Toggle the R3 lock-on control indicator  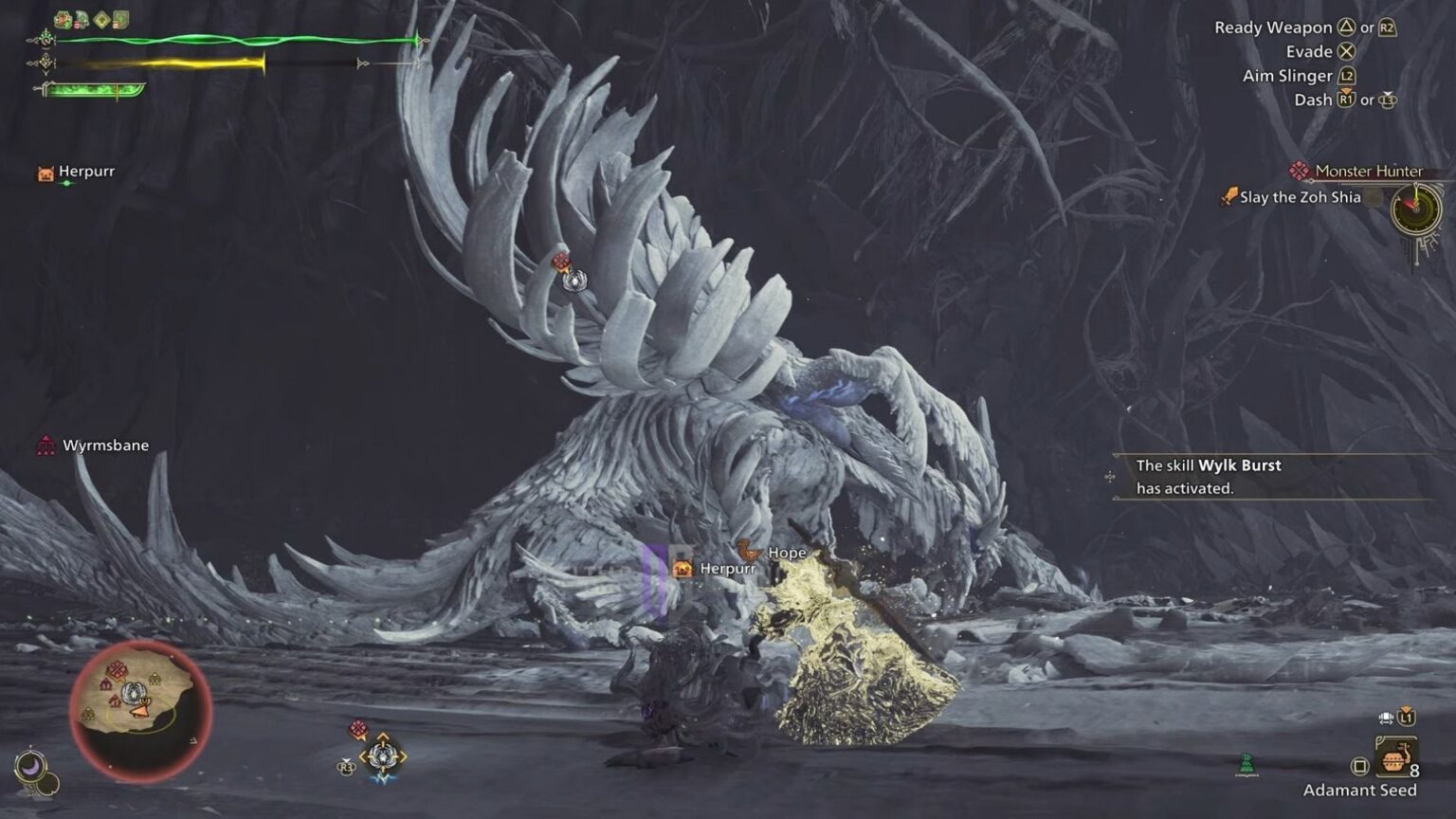pyautogui.click(x=345, y=767)
